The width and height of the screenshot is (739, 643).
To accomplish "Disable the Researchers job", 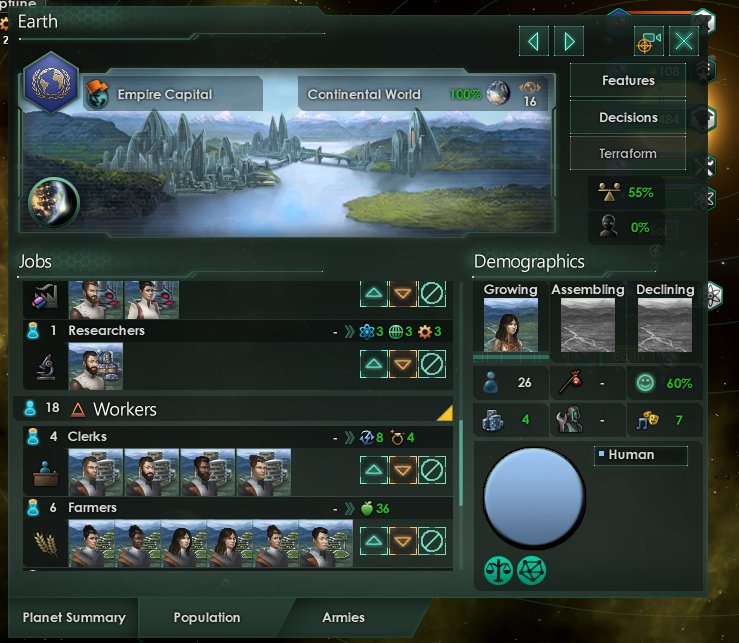I will pos(432,364).
